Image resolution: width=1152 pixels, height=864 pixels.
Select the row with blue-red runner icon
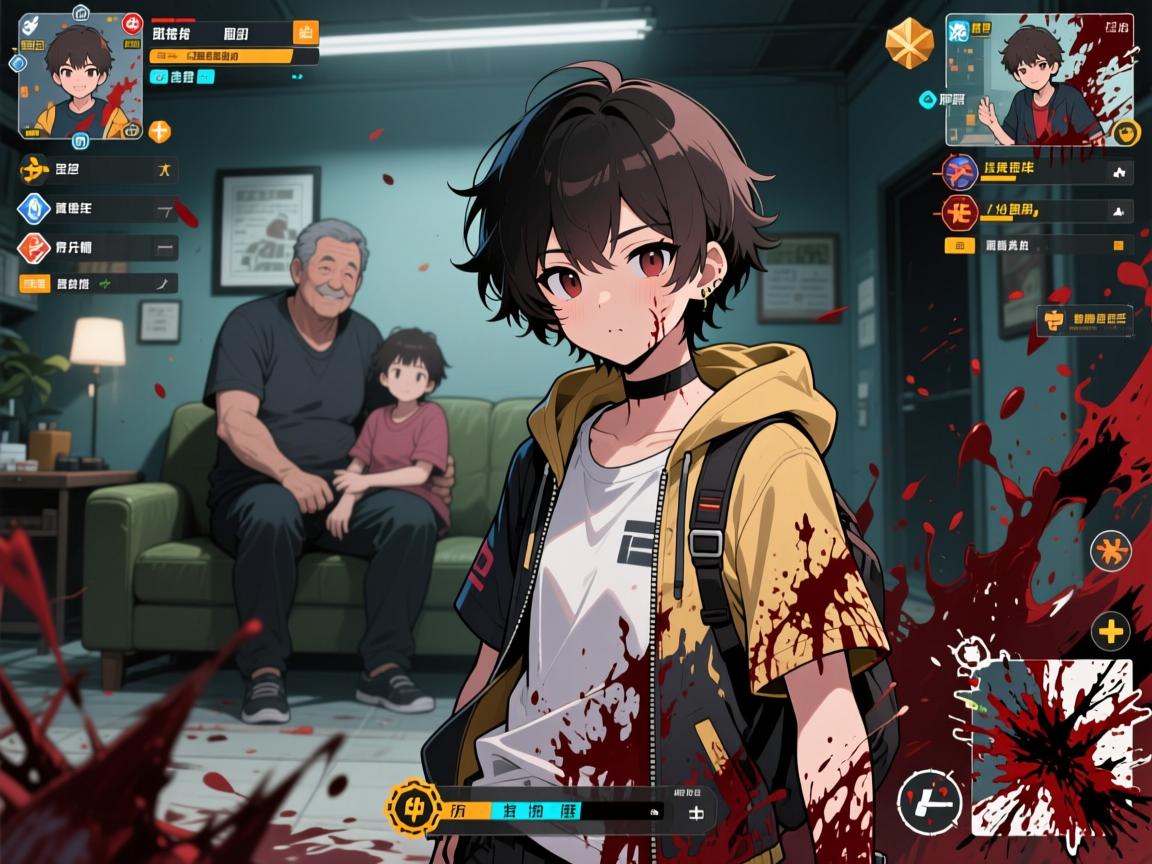(1036, 171)
